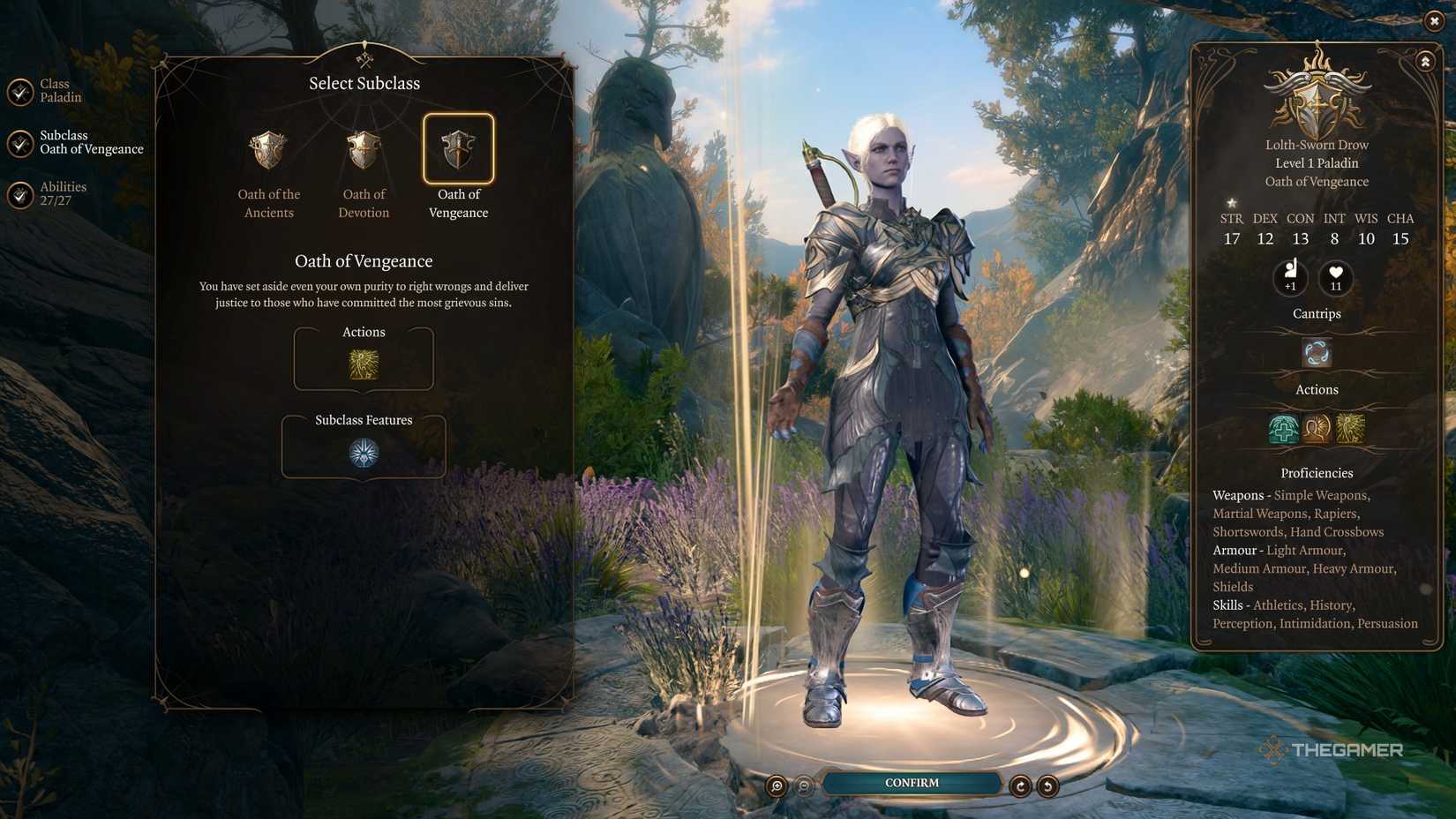Click the Abilities step completion checkmark
This screenshot has height=819, width=1456.
(19, 194)
